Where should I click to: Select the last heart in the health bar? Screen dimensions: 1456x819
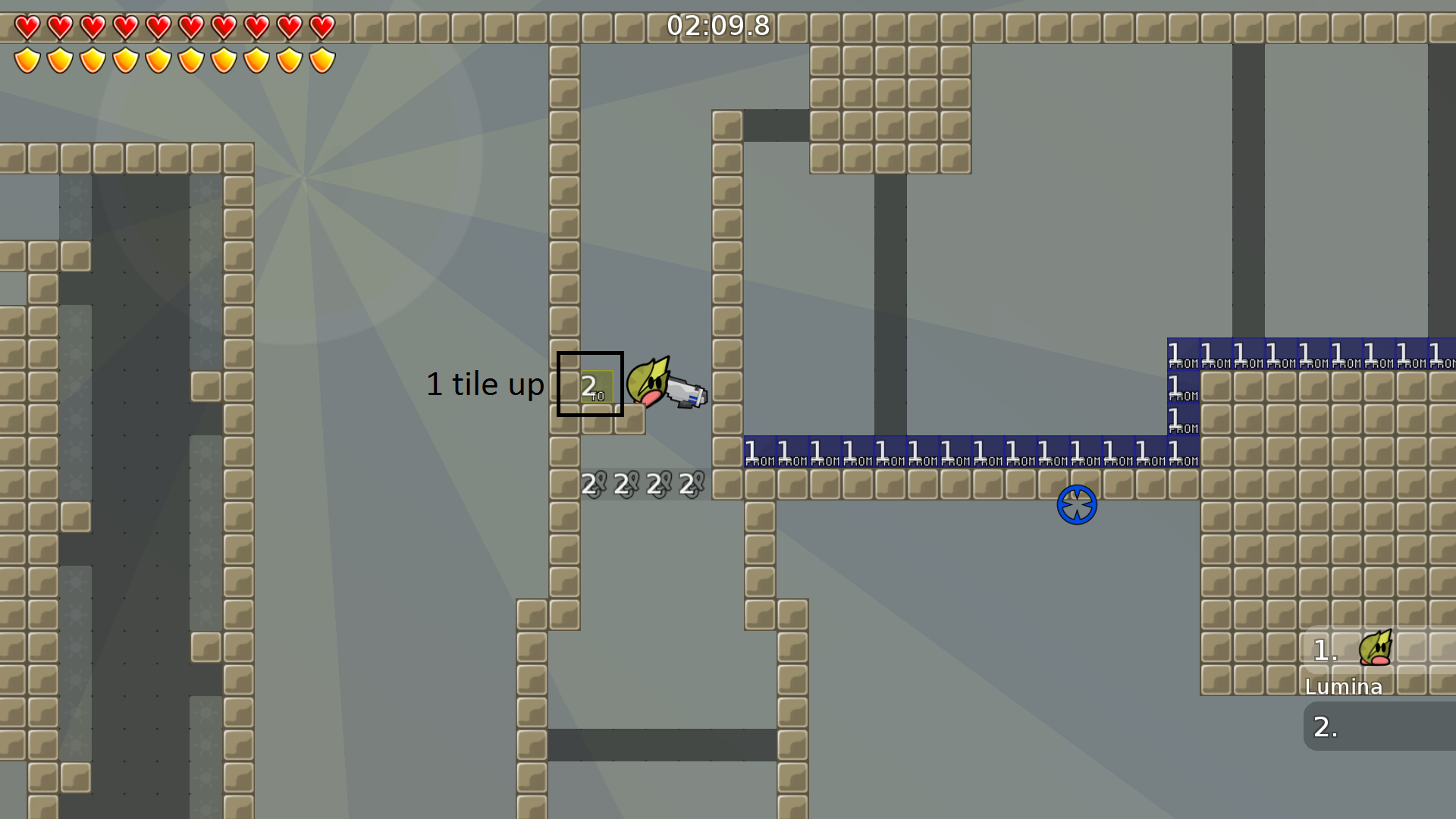[321, 27]
